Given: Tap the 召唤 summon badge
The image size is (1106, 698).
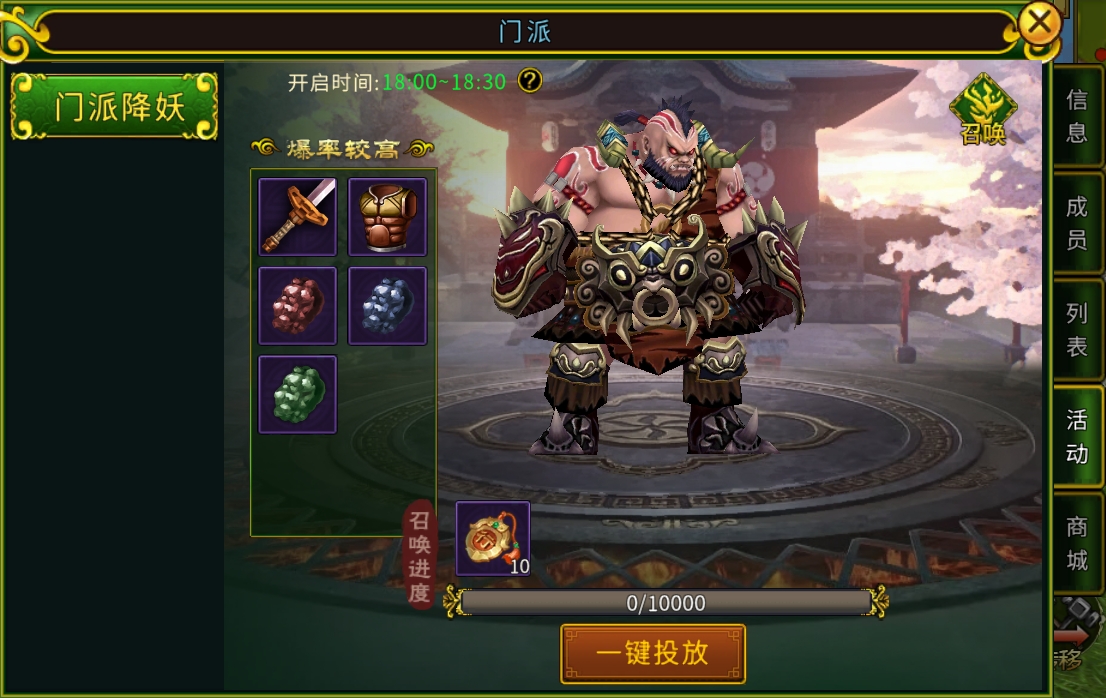Looking at the screenshot, I should click(x=983, y=110).
